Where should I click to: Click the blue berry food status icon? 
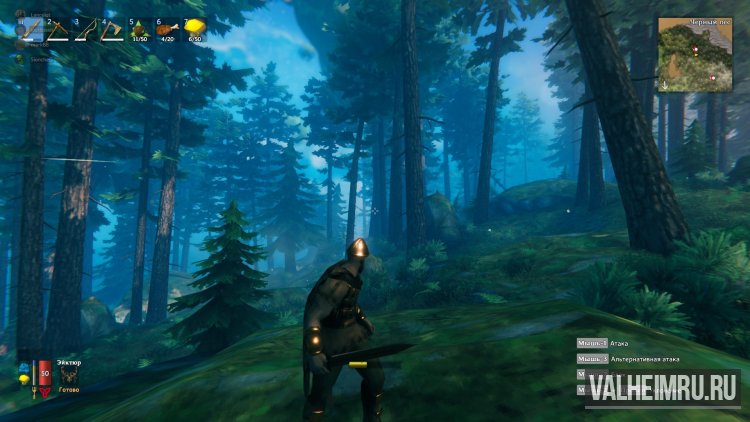(23, 369)
